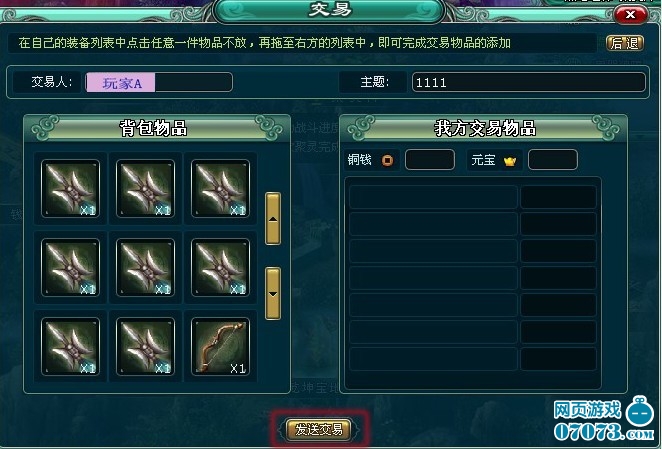Focus the 铜钱 copper coin amount field
Image resolution: width=662 pixels, height=449 pixels.
click(x=430, y=160)
